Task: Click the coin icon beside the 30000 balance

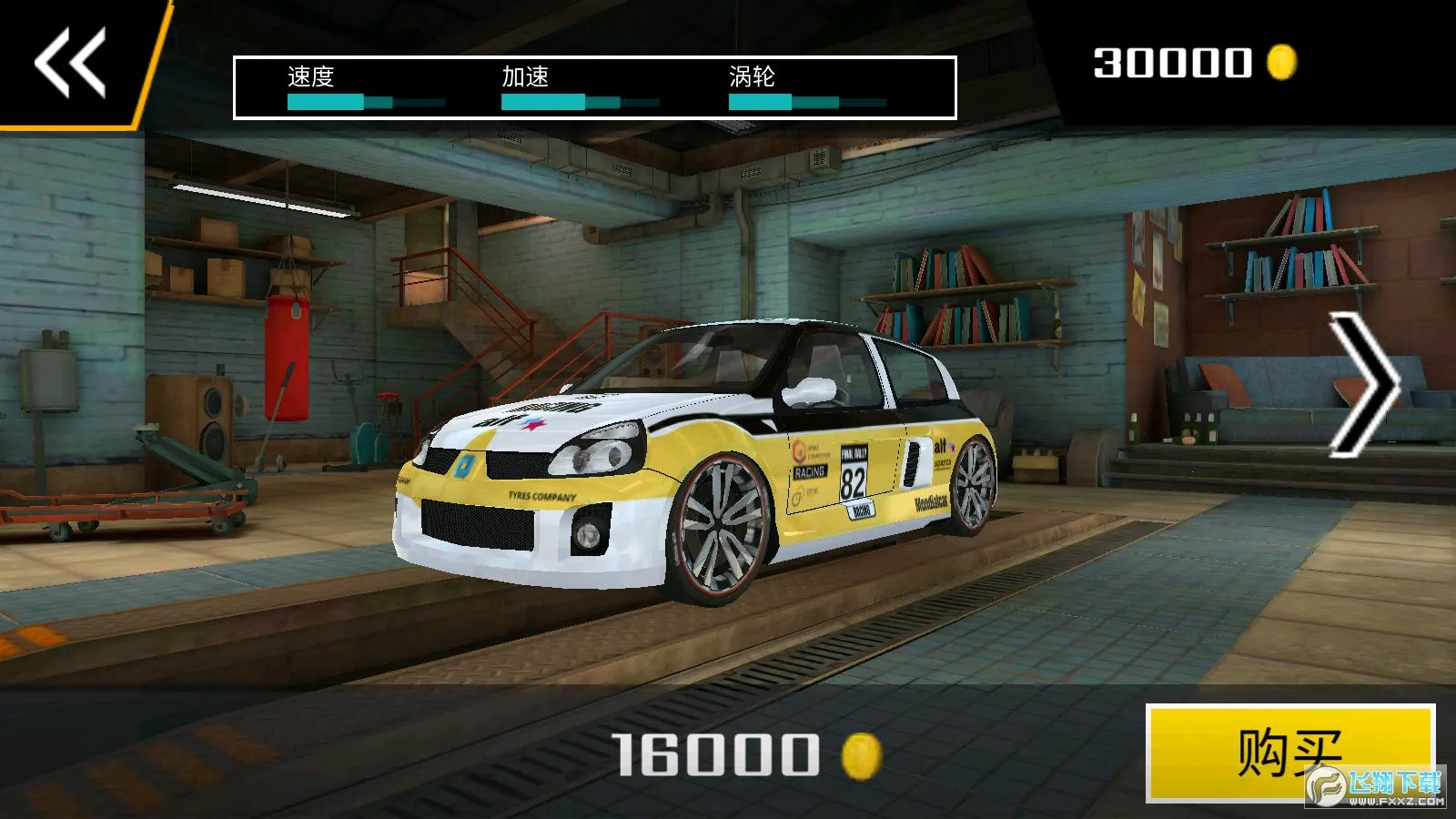Action: [x=1282, y=64]
